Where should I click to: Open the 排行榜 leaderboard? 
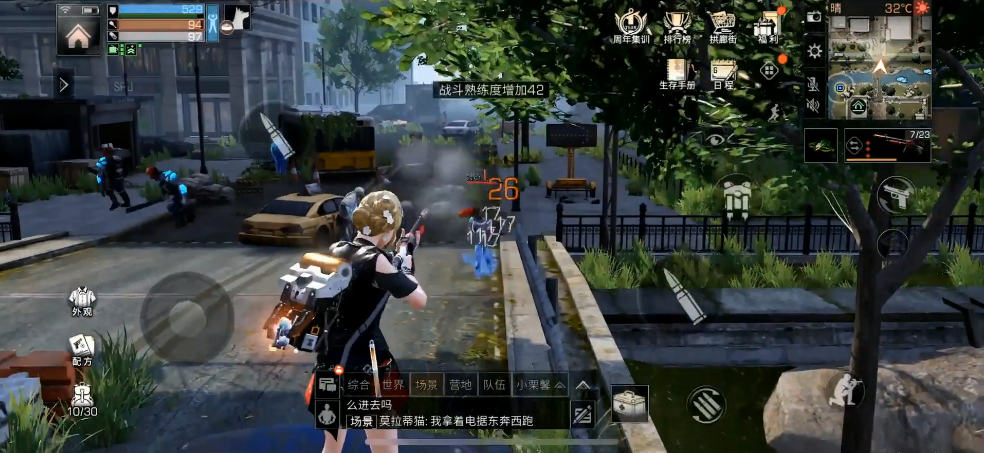pyautogui.click(x=677, y=28)
